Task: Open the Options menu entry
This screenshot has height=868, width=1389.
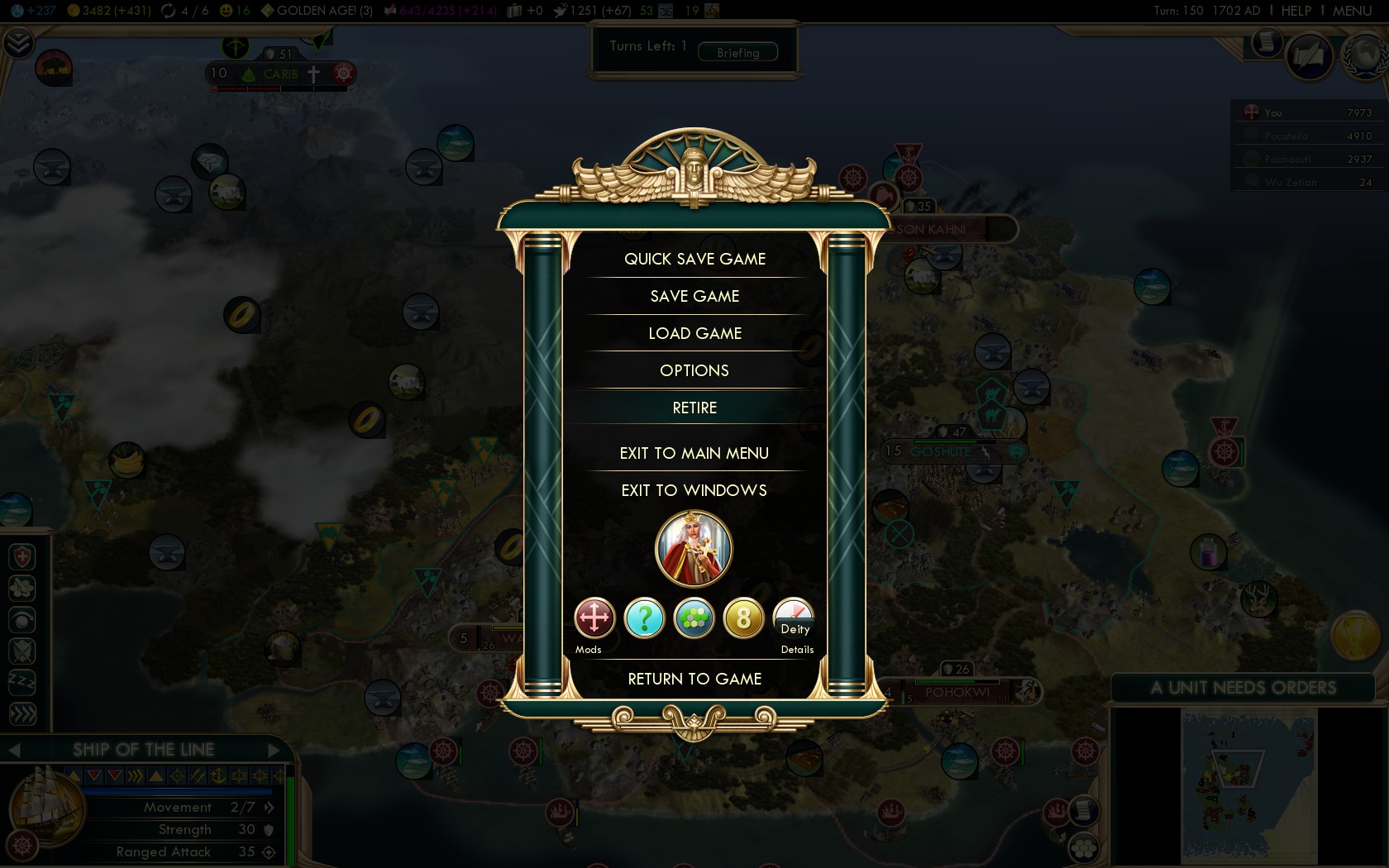Action: [694, 370]
